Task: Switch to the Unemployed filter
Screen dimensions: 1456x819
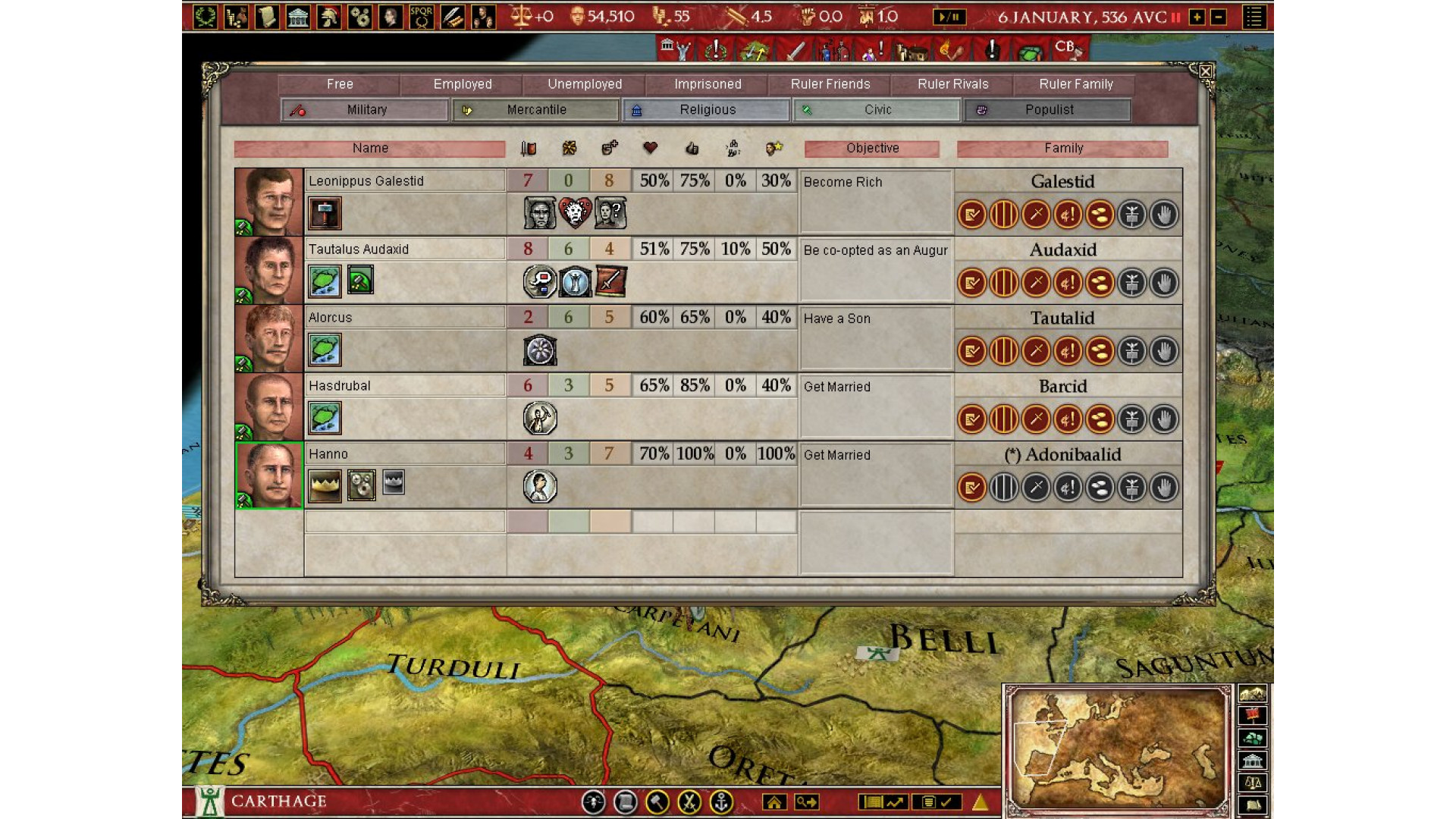Action: coord(585,84)
